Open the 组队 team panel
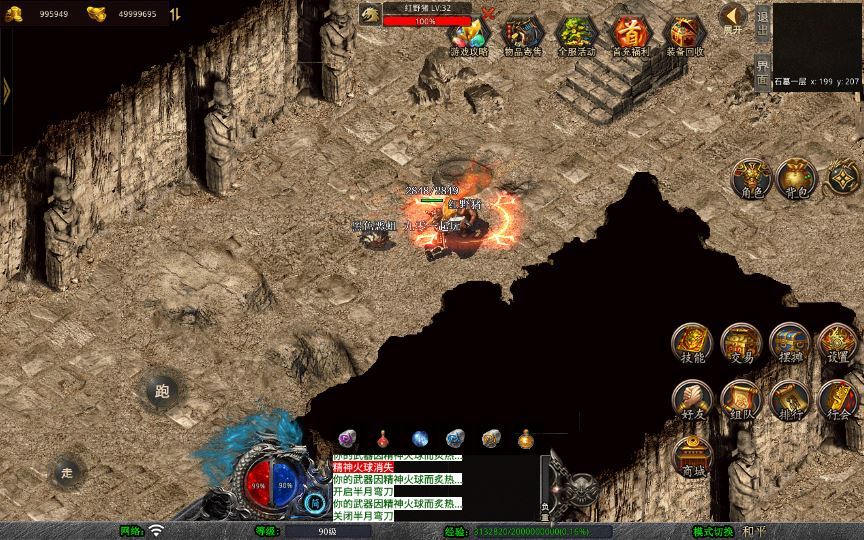Viewport: 864px width, 540px height. click(x=741, y=399)
